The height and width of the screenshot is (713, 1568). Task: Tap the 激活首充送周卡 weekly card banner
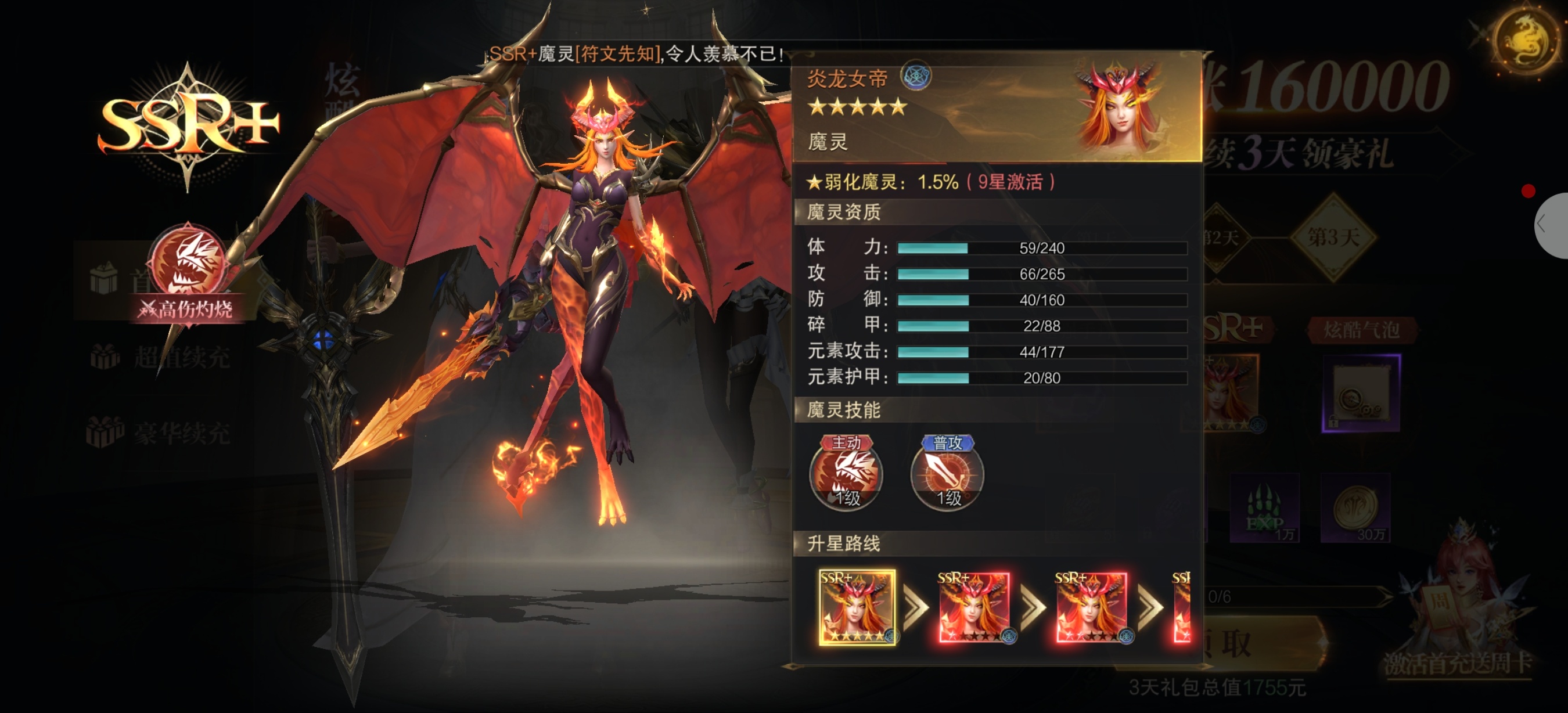1457,662
